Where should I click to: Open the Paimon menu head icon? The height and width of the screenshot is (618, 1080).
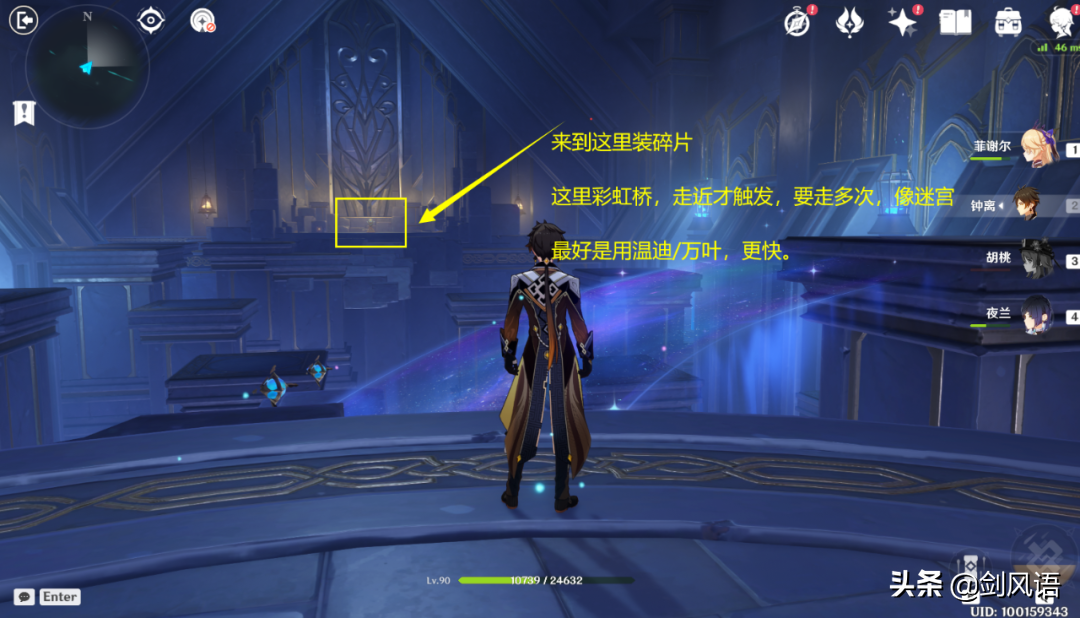[1062, 20]
